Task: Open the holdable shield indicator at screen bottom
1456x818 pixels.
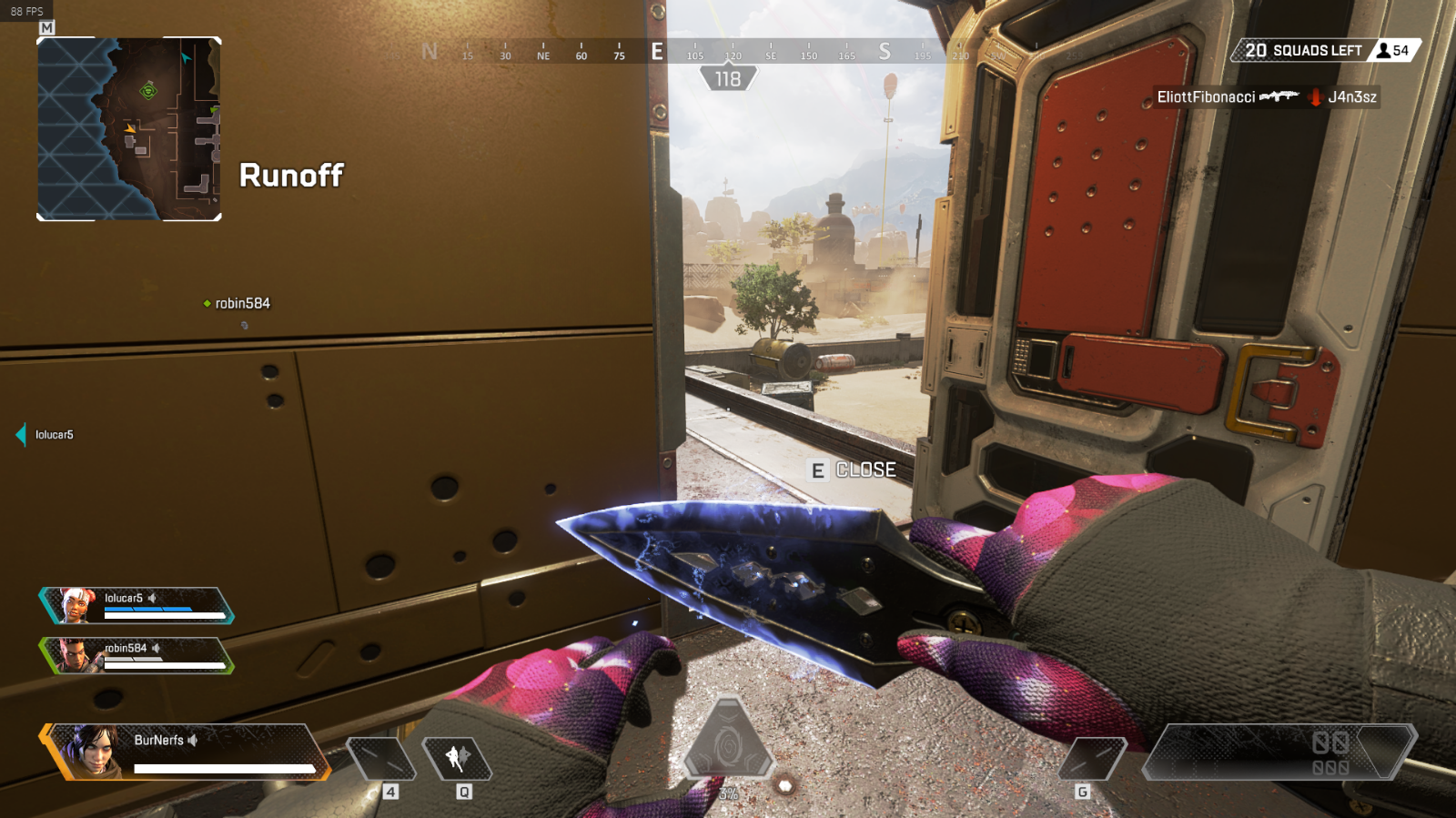Action: [728, 737]
